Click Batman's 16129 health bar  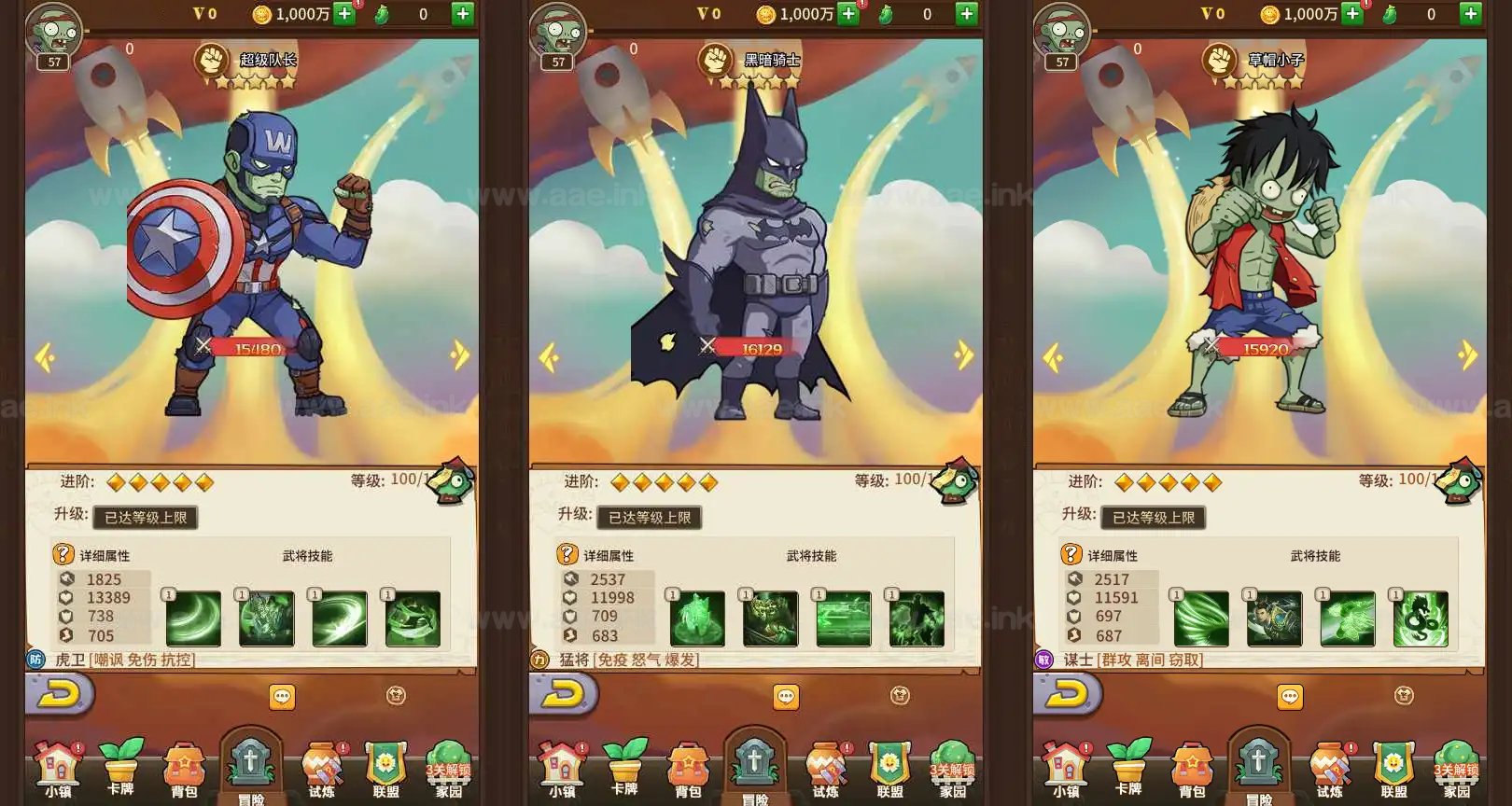tap(758, 347)
